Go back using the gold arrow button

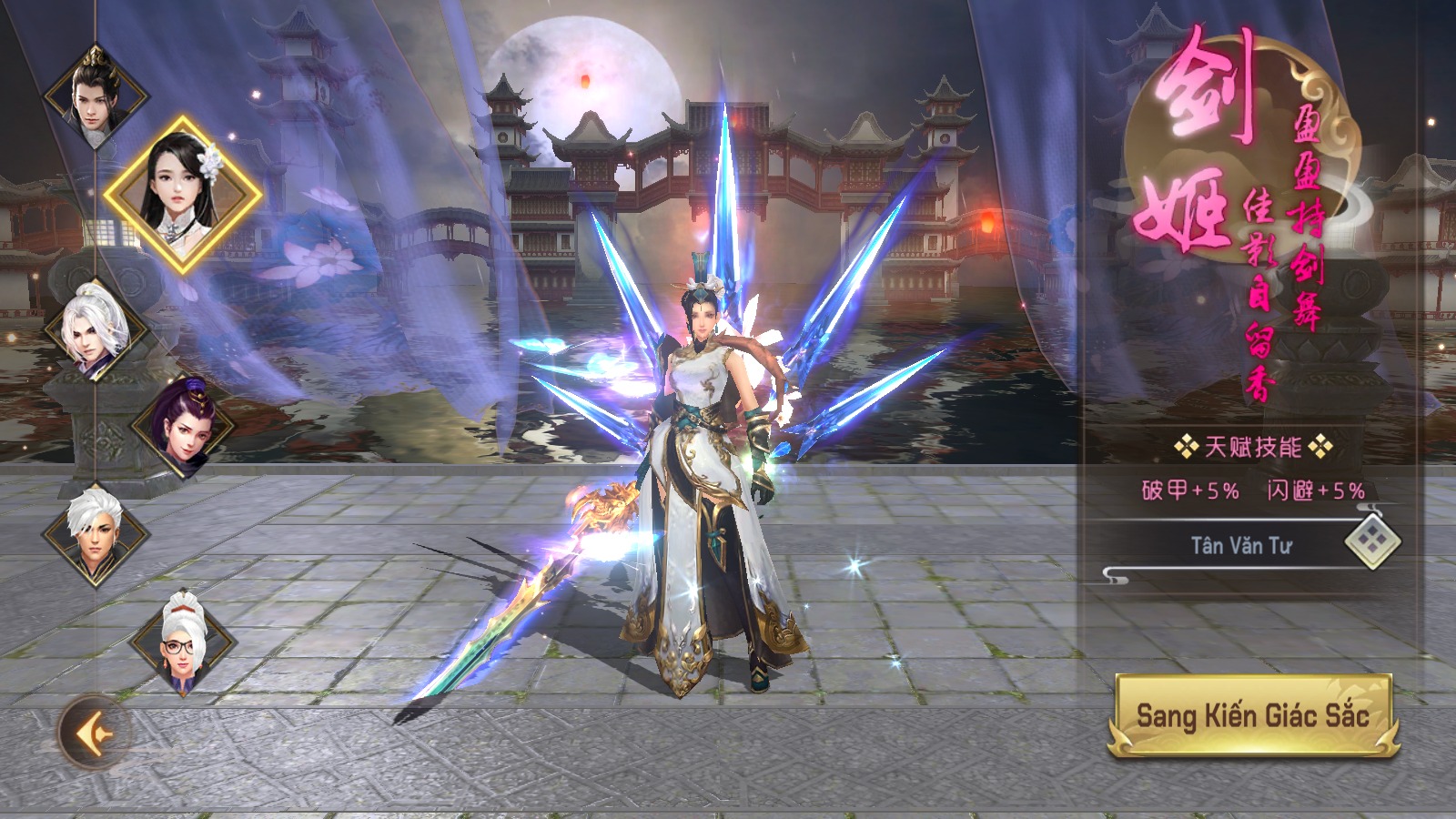tap(93, 733)
